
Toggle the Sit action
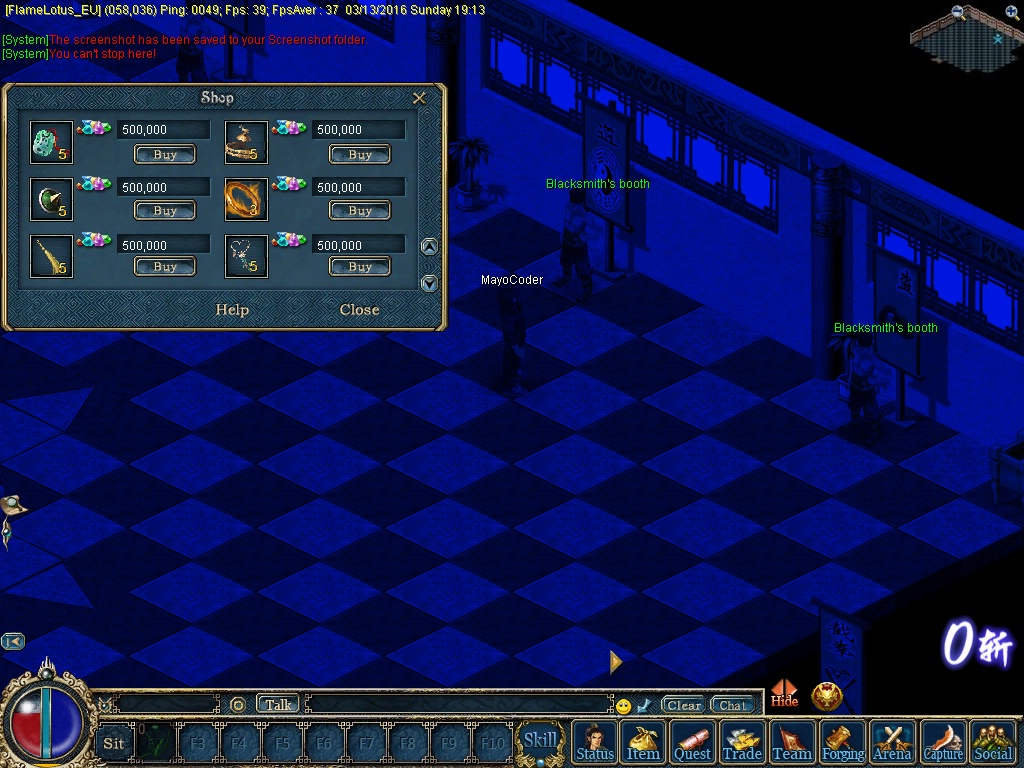pyautogui.click(x=114, y=743)
